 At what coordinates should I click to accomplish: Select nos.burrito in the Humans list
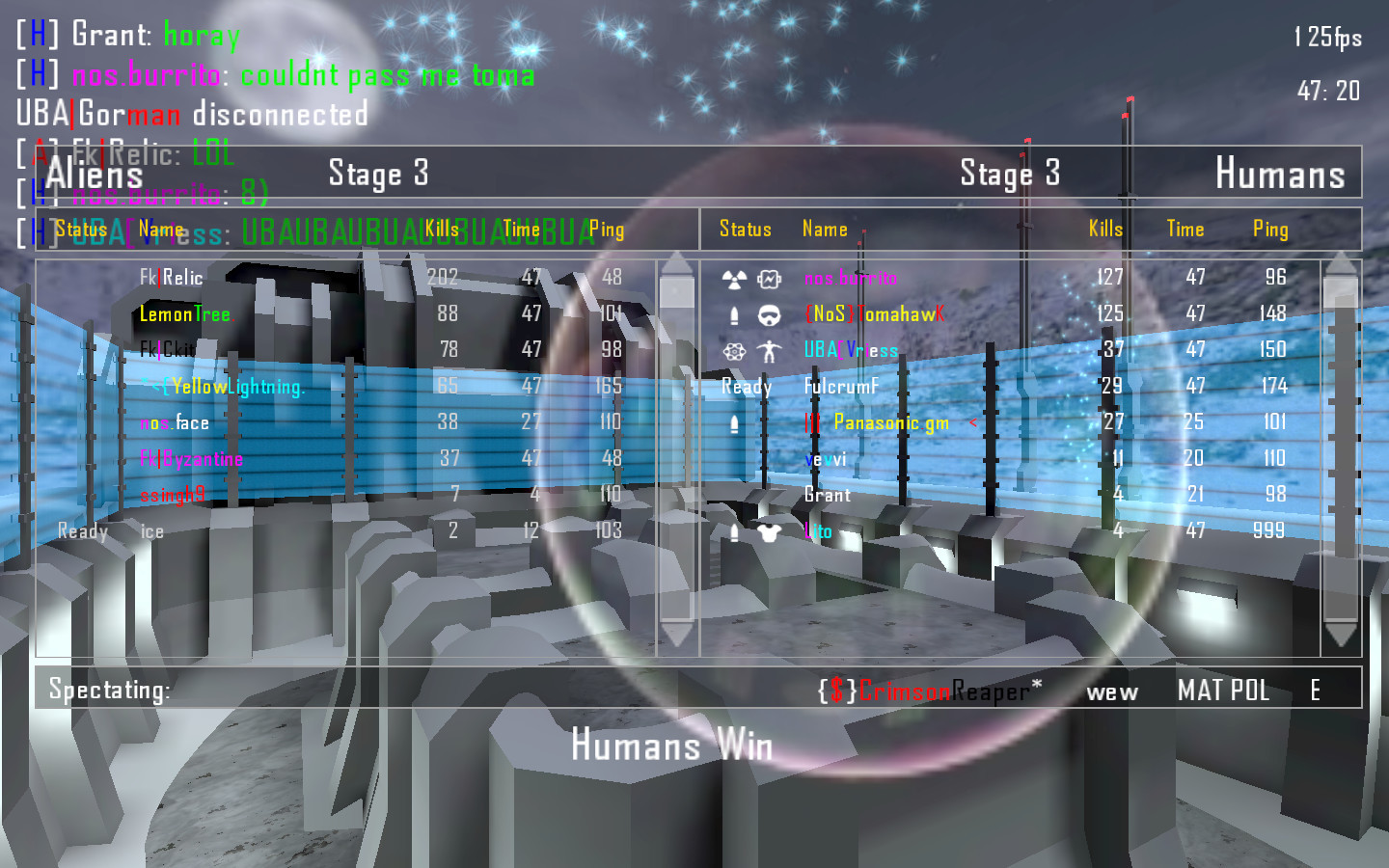[x=851, y=279]
